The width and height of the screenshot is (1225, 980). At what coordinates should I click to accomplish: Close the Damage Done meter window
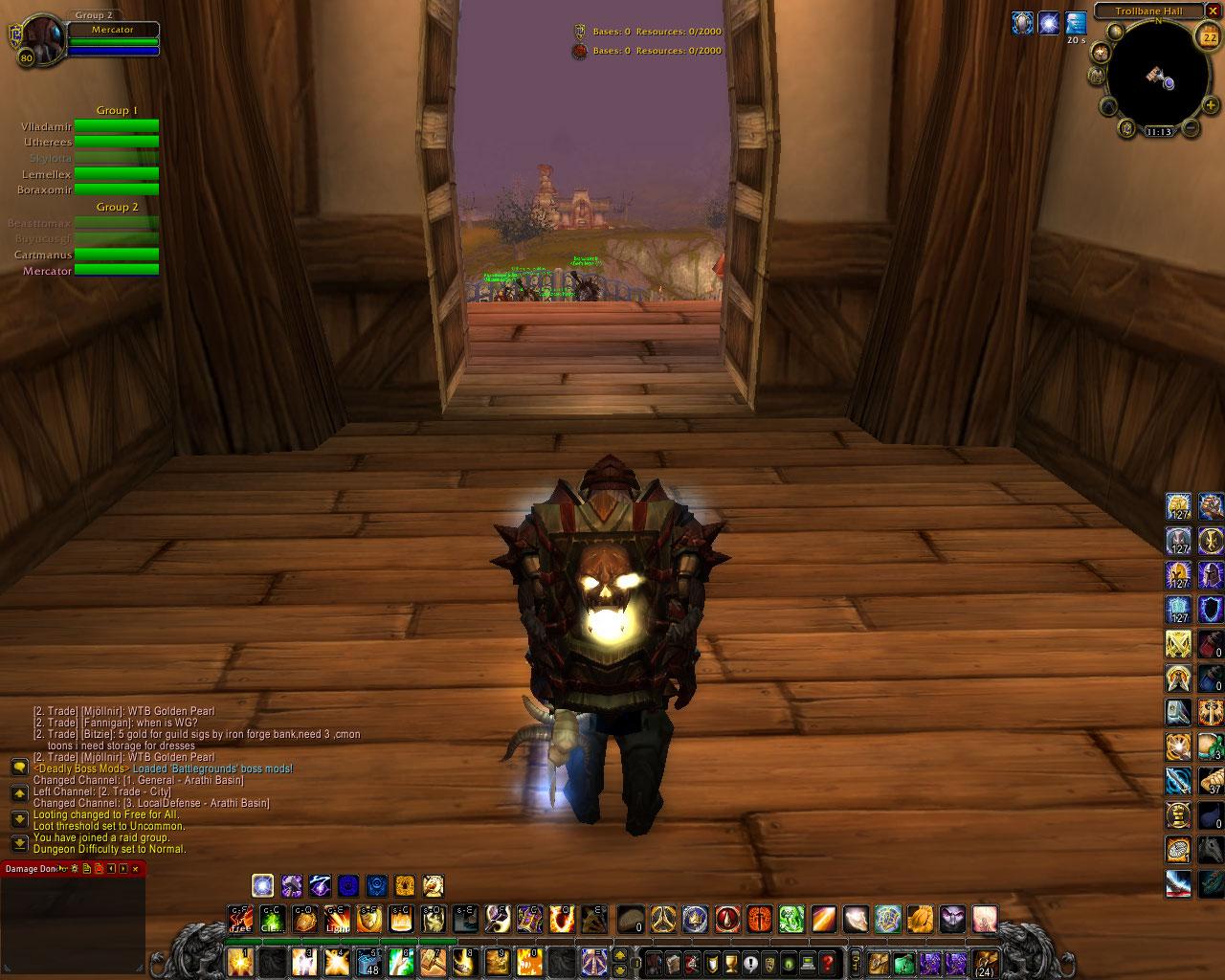click(x=136, y=868)
